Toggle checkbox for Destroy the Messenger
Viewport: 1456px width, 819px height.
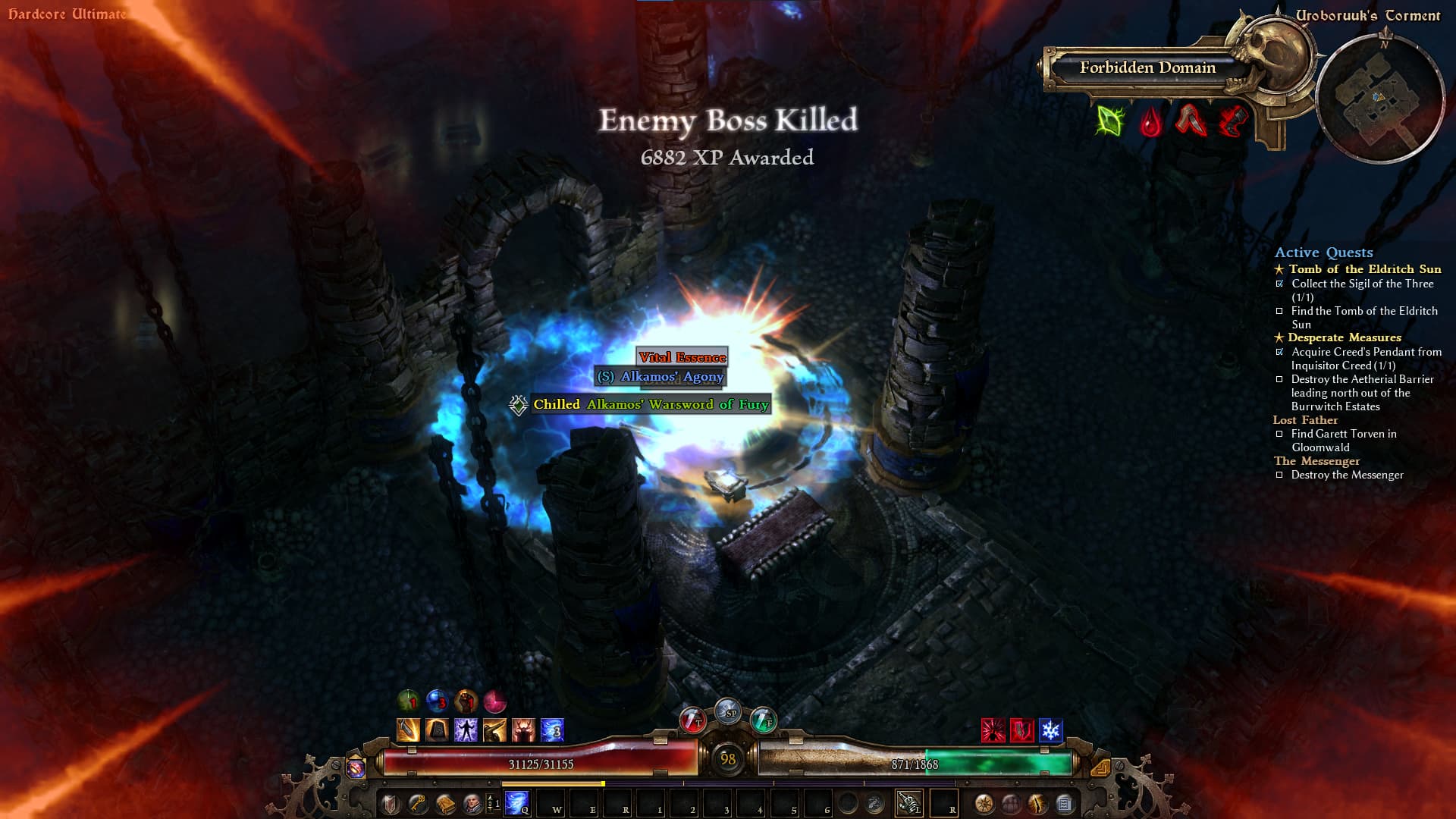pos(1279,474)
